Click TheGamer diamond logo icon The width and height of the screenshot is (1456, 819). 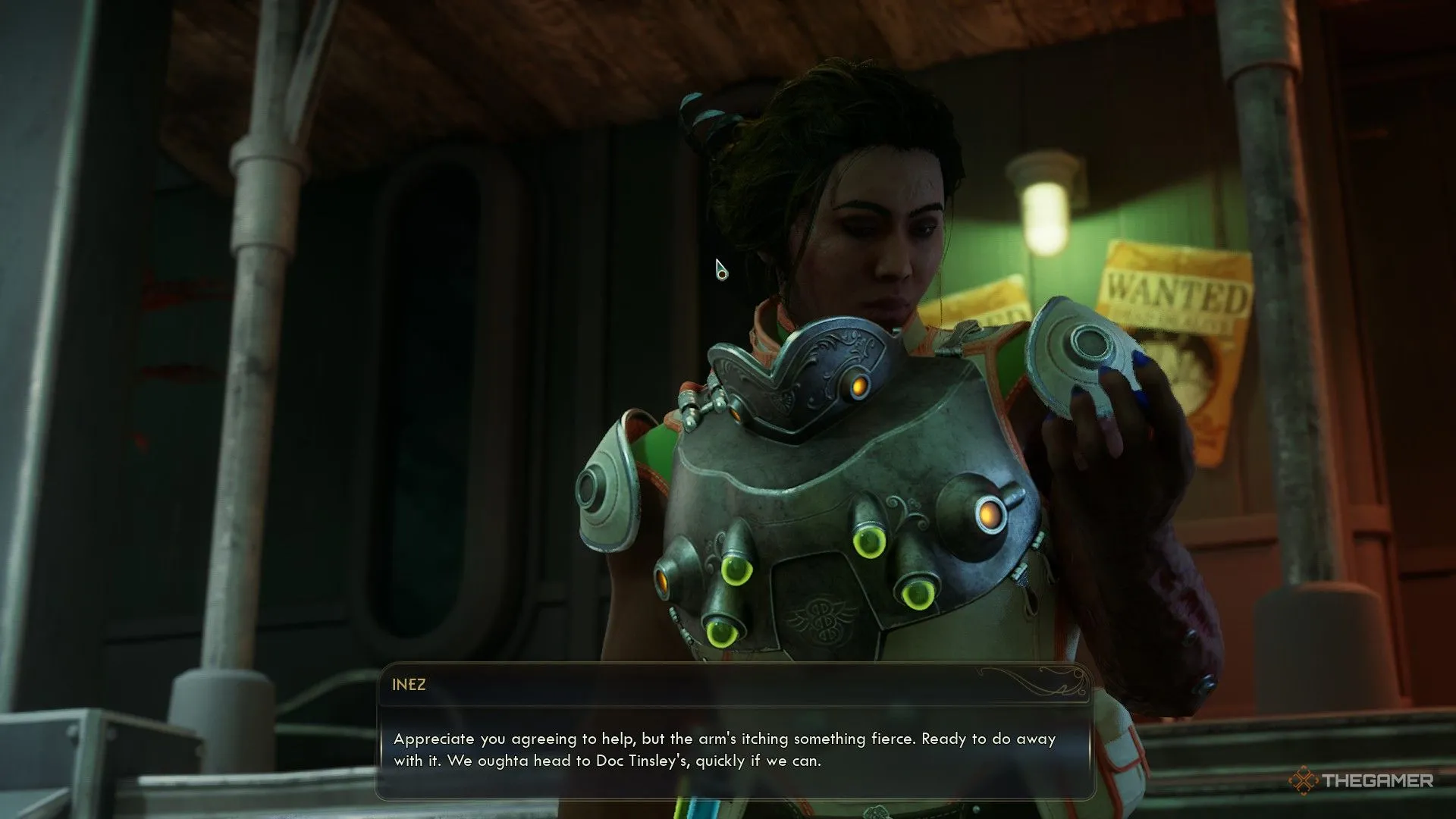(1304, 780)
